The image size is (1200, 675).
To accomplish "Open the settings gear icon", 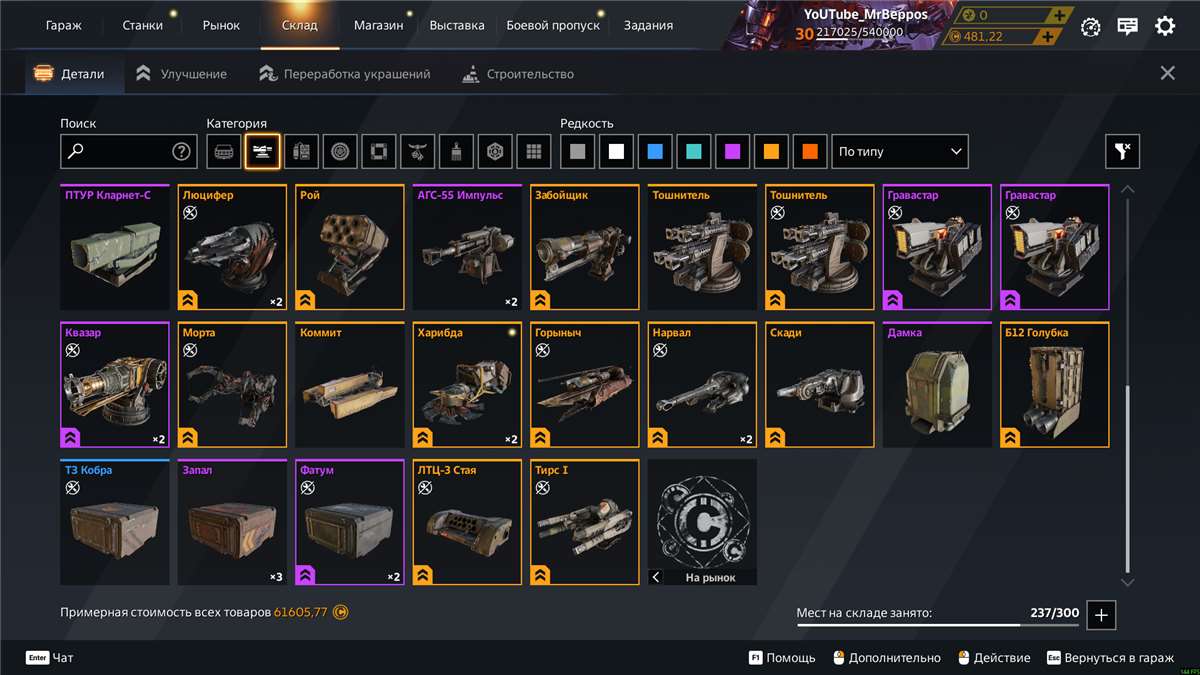I will tap(1165, 27).
